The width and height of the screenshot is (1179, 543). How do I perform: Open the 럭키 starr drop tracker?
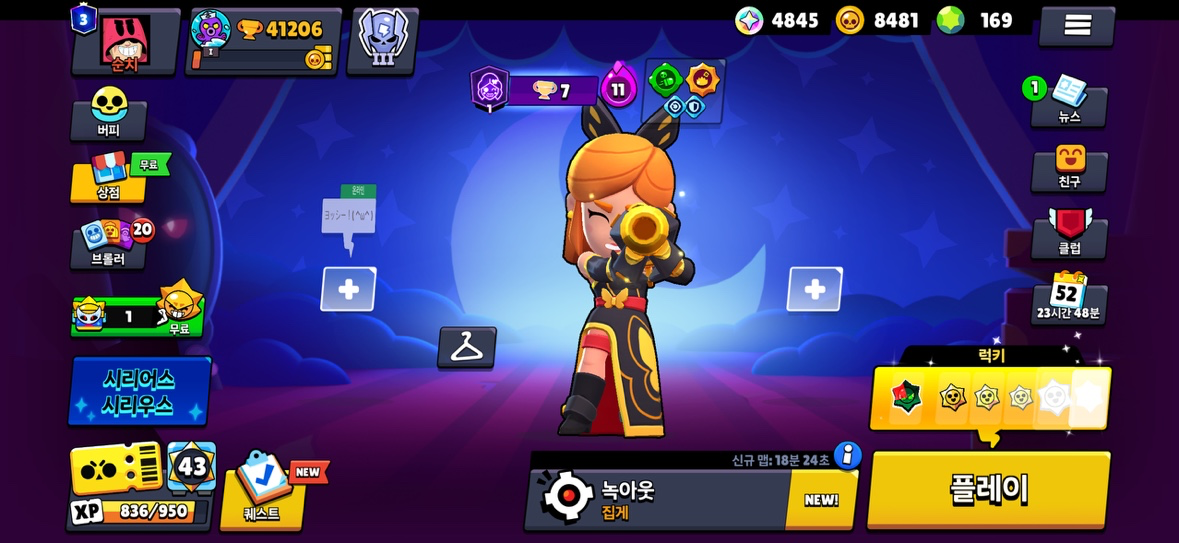click(990, 396)
